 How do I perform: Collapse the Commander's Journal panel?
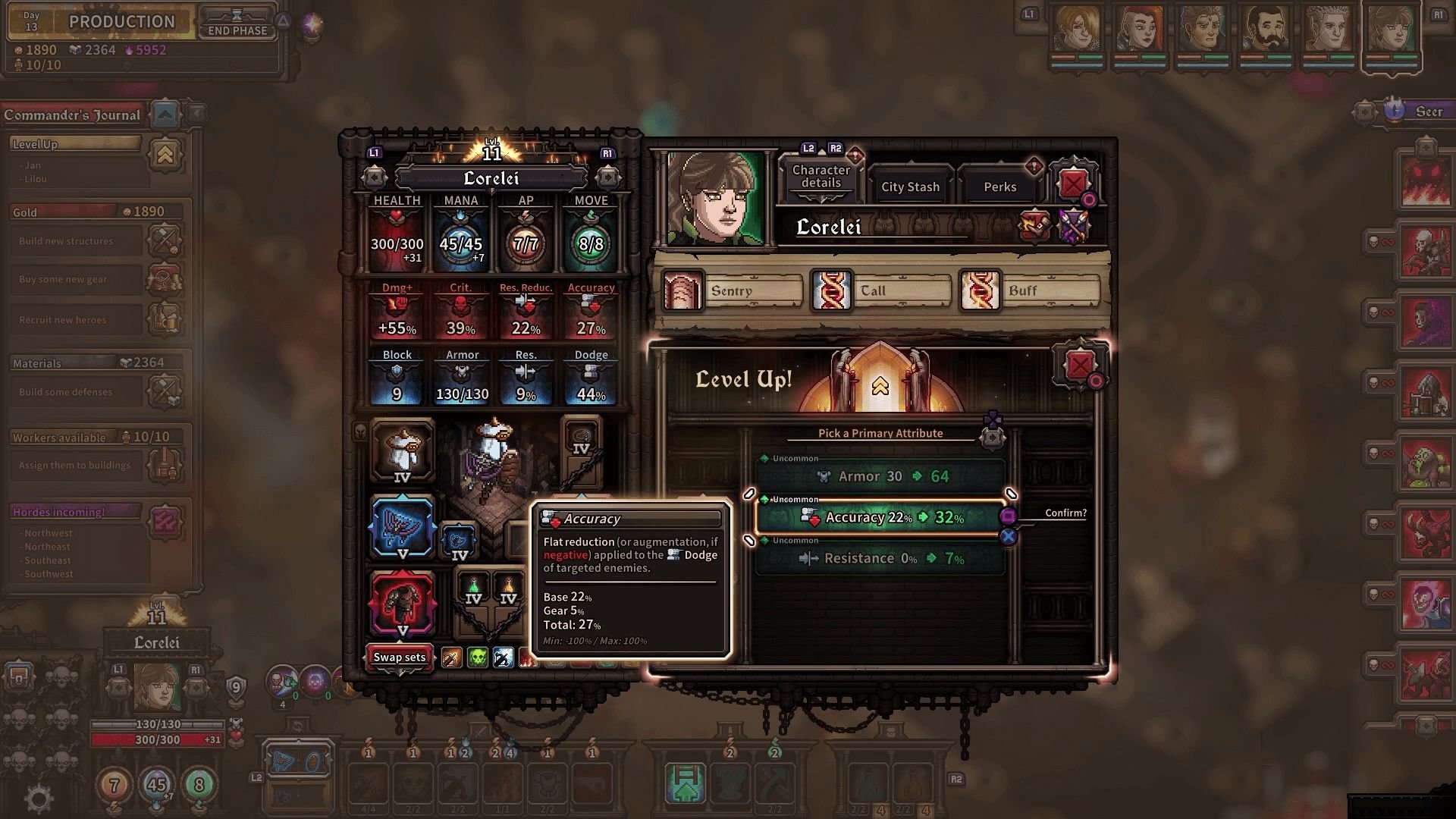165,115
